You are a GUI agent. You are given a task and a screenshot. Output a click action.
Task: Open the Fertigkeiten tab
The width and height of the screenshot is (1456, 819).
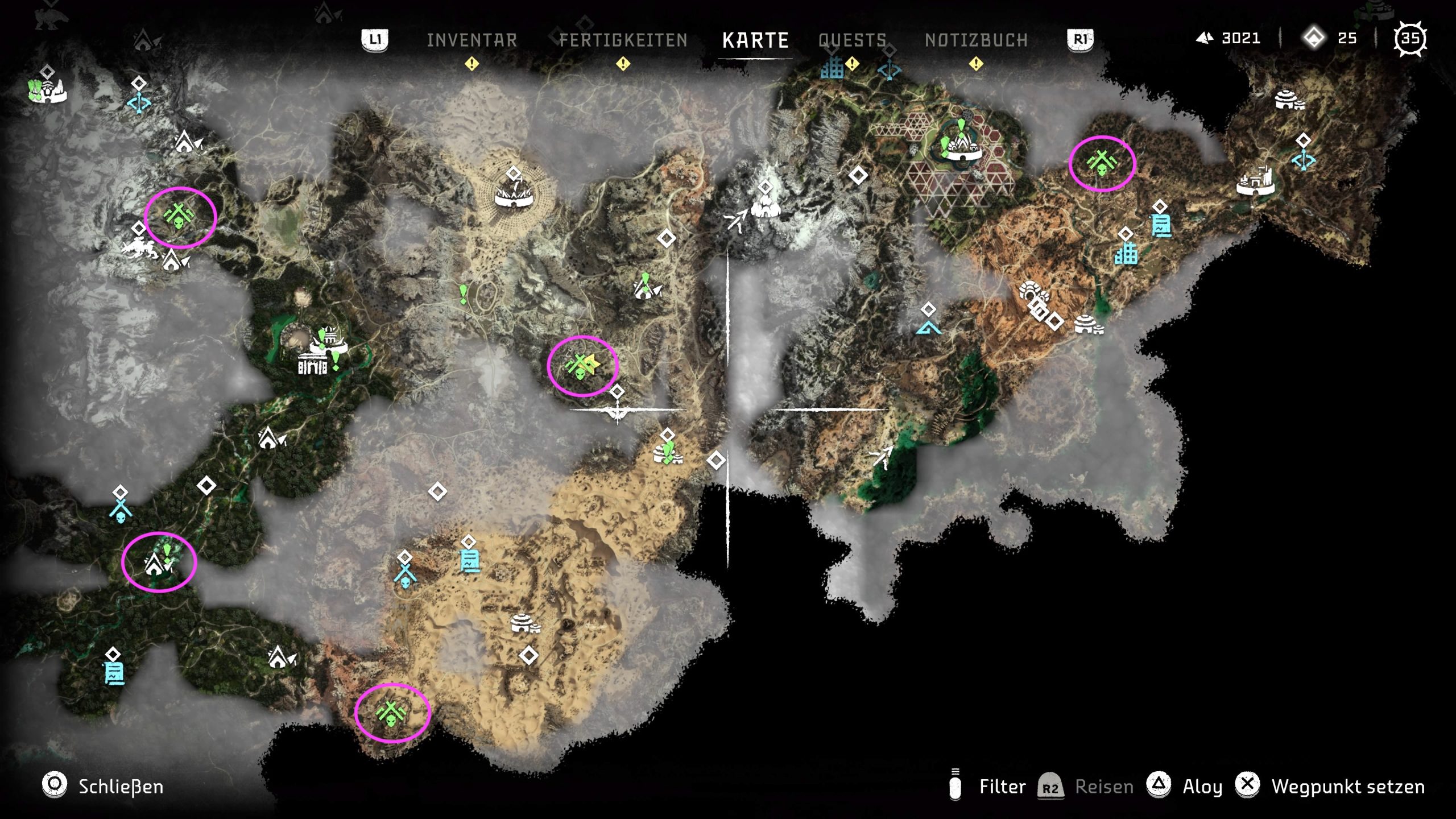click(623, 40)
